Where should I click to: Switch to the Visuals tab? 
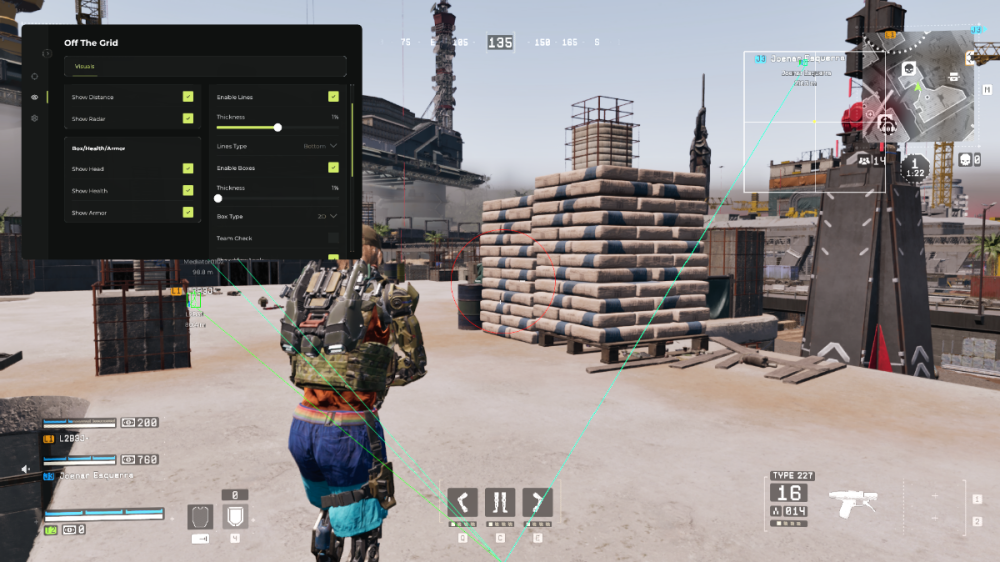[x=84, y=67]
